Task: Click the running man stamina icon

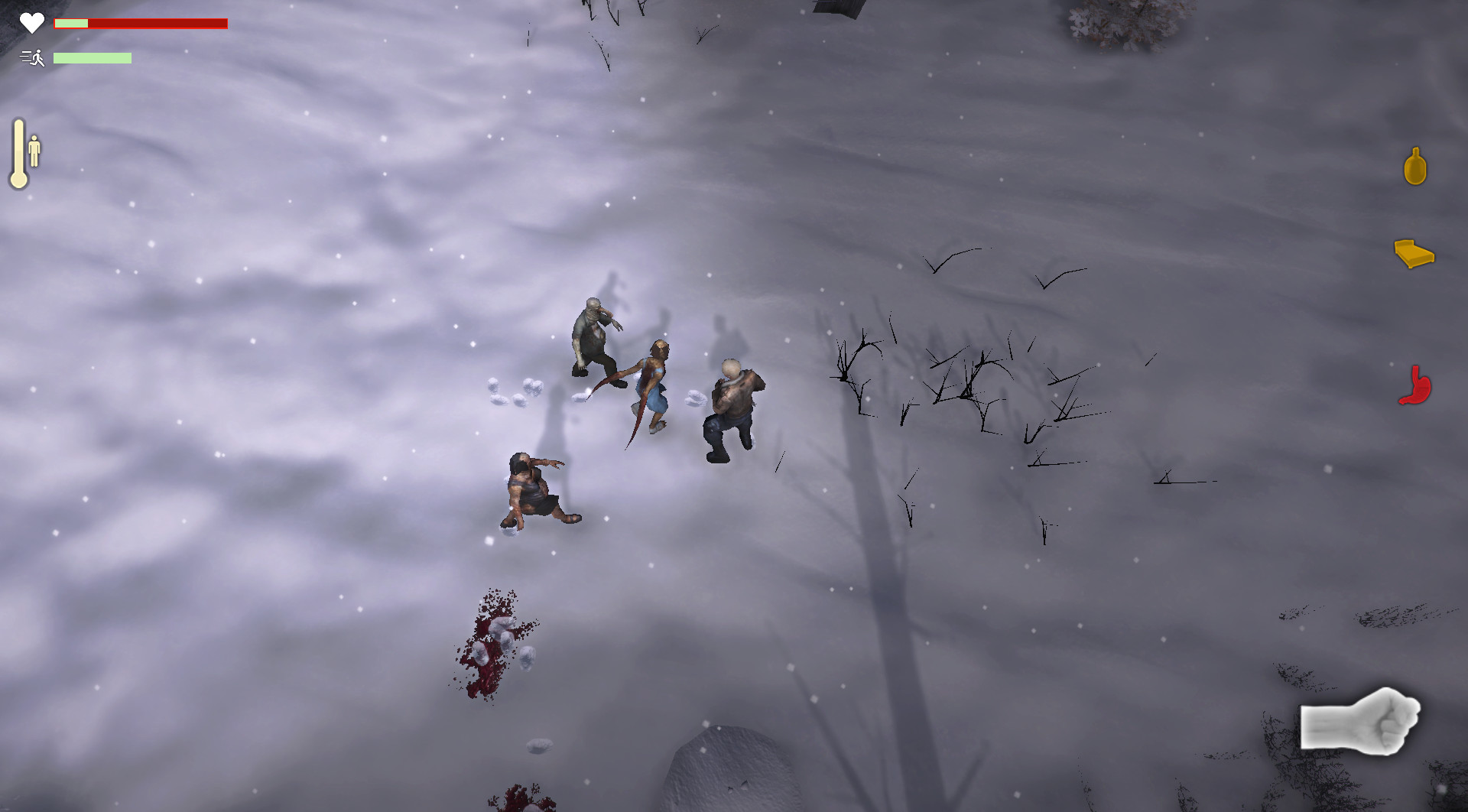Action: point(34,57)
